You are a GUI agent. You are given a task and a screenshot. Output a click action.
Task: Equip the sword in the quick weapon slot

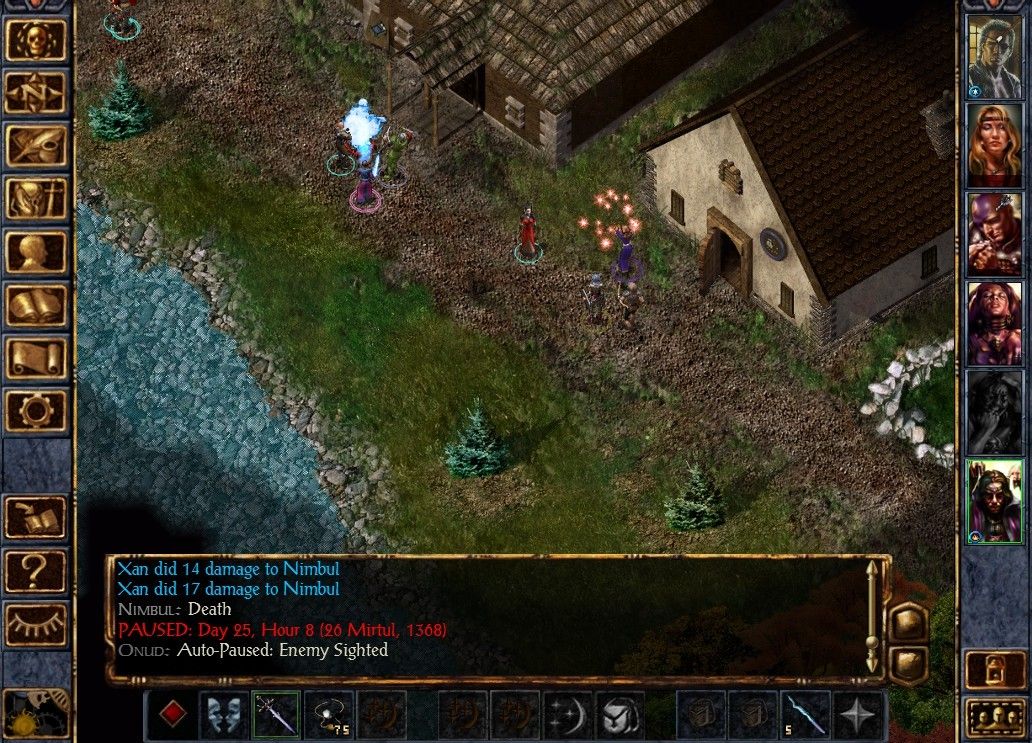[276, 714]
